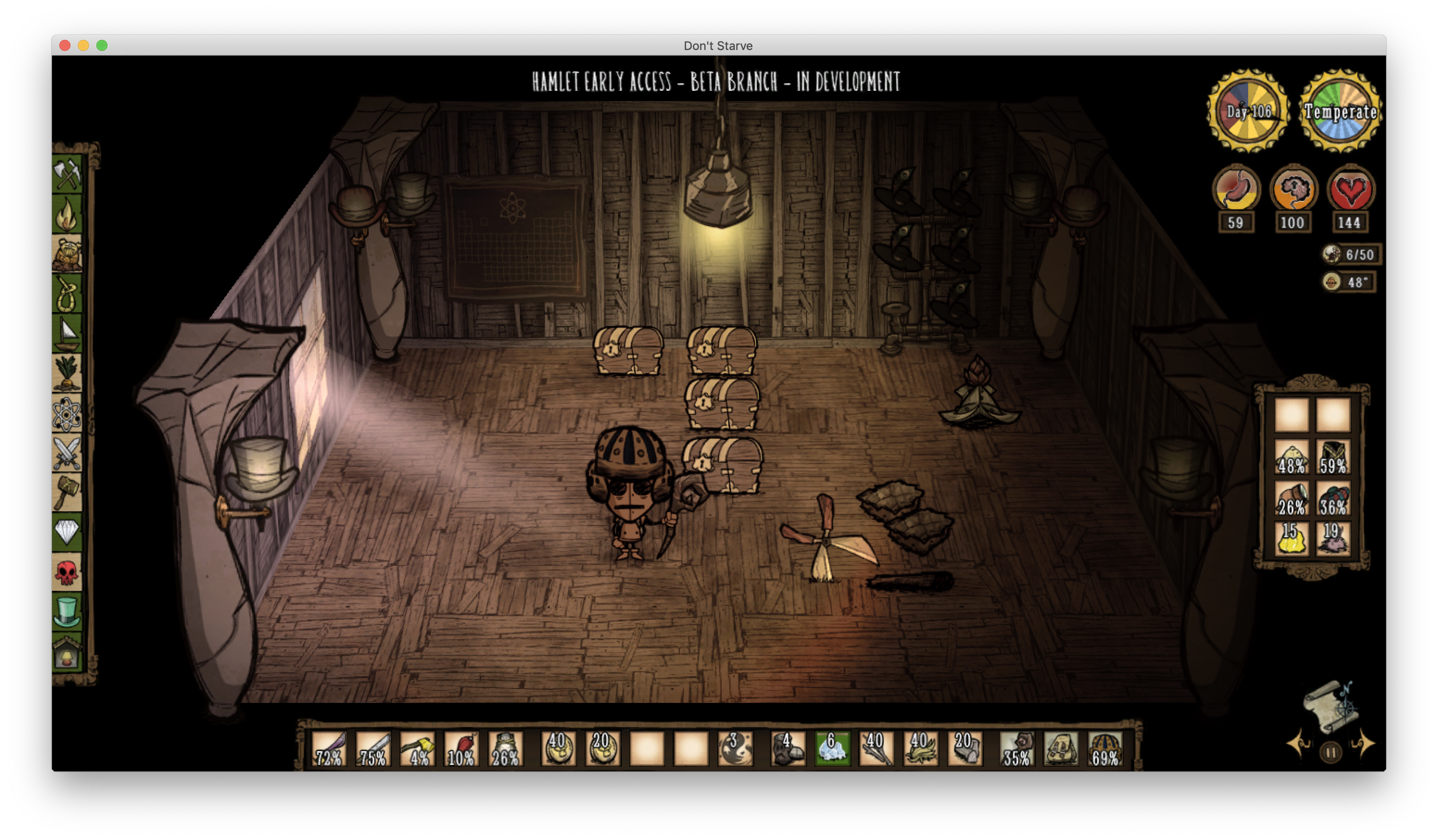Image resolution: width=1438 pixels, height=840 pixels.
Task: Open the red skull Magic tab
Action: pyautogui.click(x=67, y=572)
